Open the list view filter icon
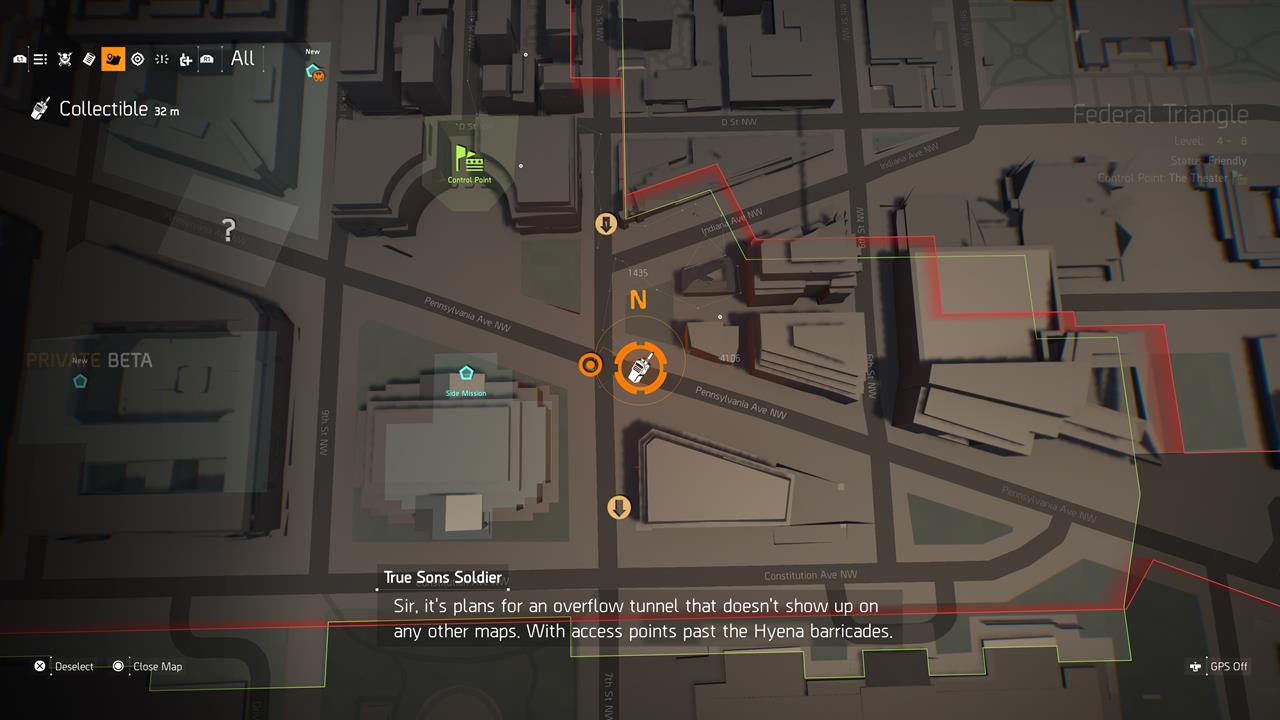This screenshot has height=720, width=1280. (x=41, y=59)
